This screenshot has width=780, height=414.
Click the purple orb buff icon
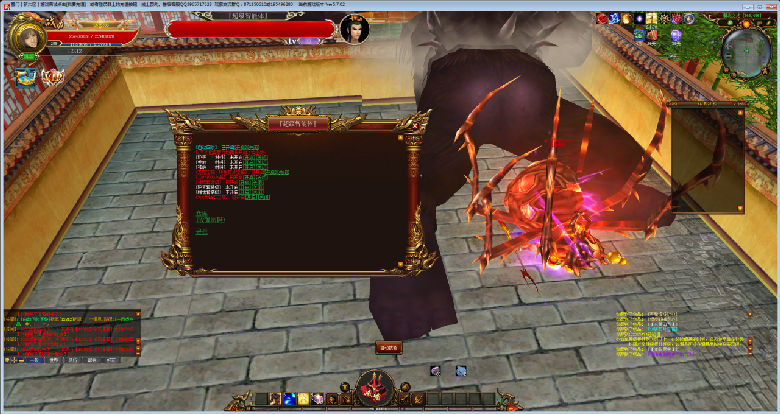676,34
